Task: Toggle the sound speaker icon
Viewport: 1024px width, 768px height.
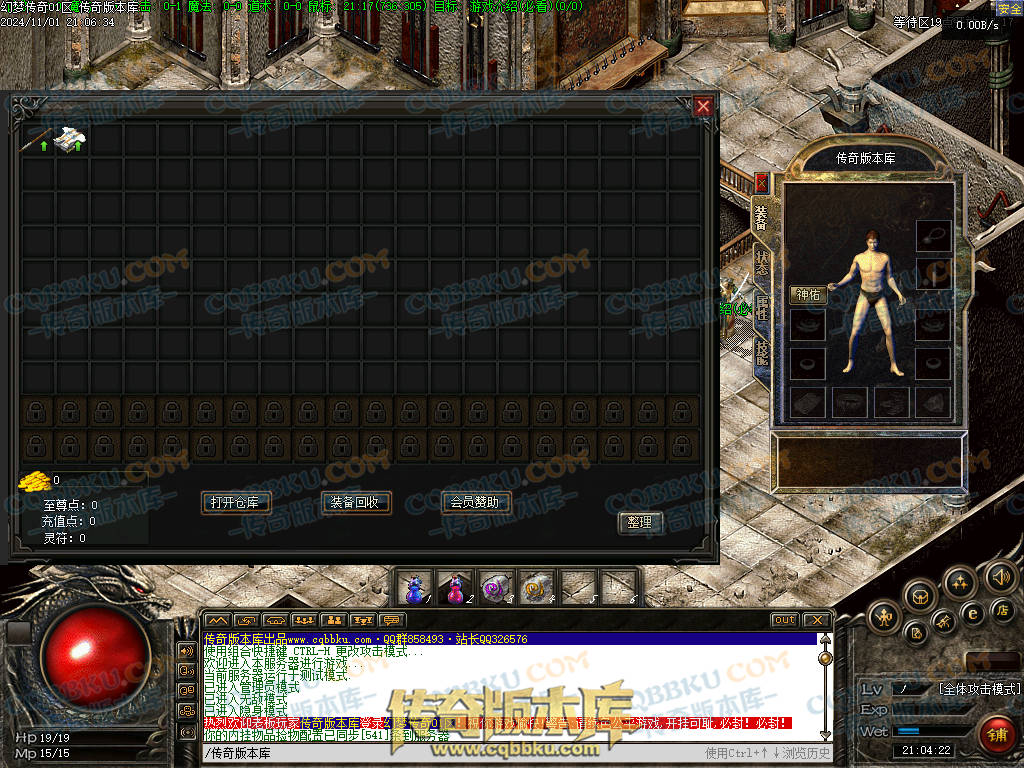Action: tap(1000, 577)
